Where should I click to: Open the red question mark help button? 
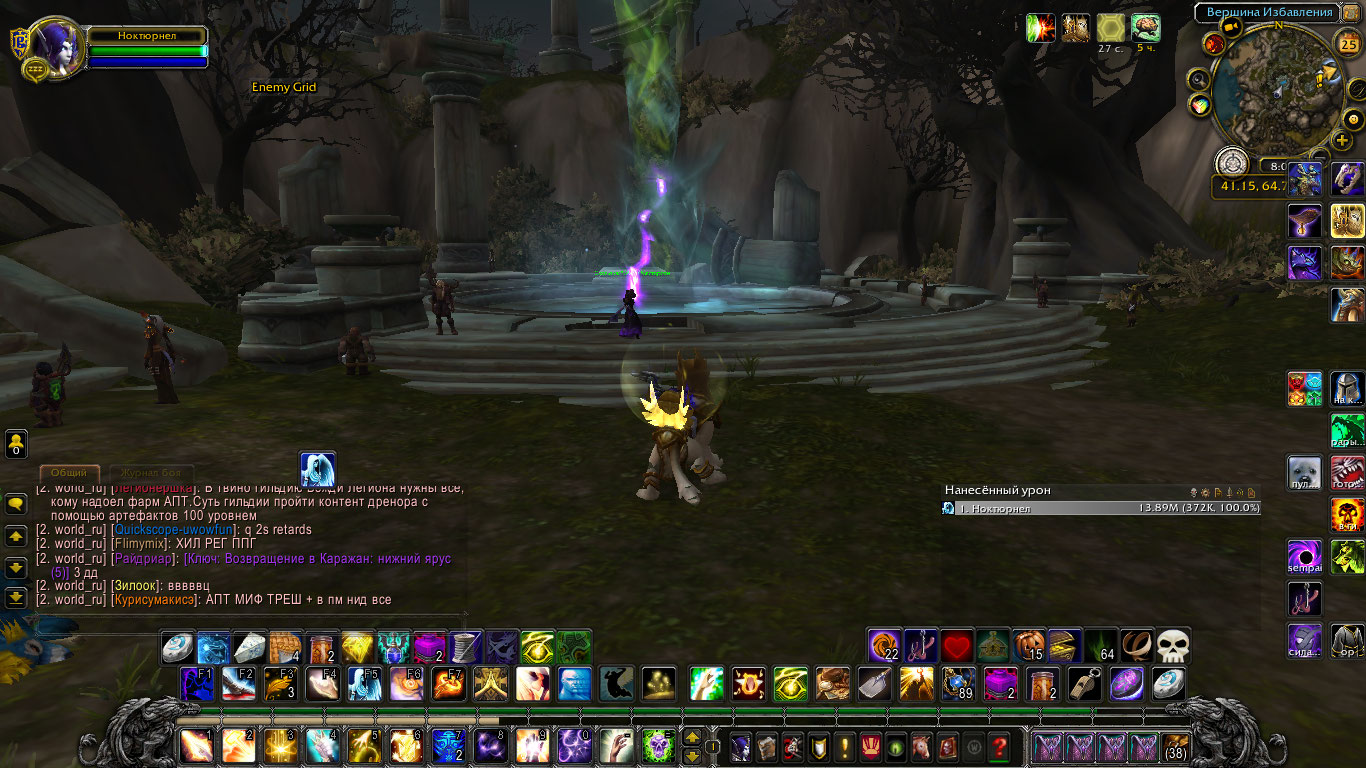(998, 746)
